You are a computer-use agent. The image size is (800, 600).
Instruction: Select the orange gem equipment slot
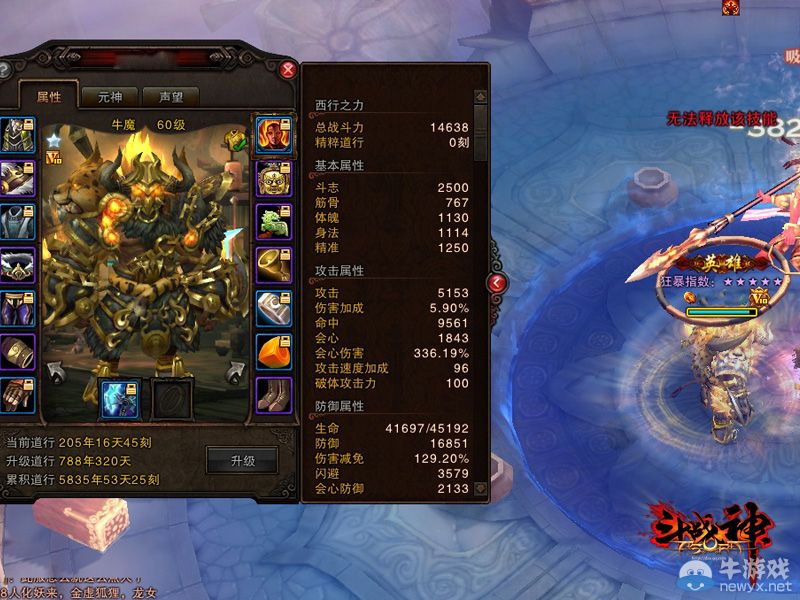[x=272, y=351]
